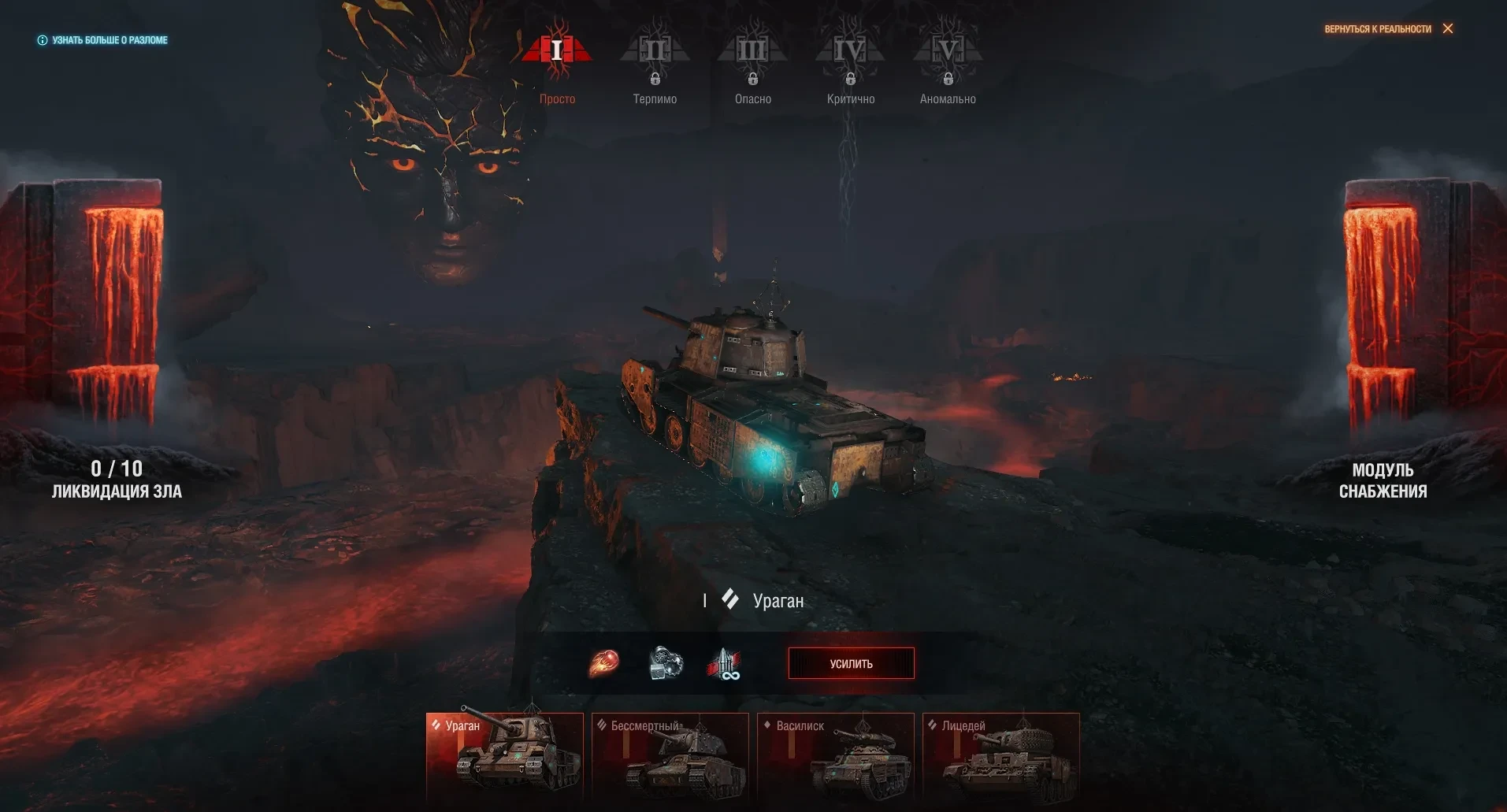This screenshot has width=1507, height=812.
Task: Select the infinity shell icon
Action: [x=724, y=664]
